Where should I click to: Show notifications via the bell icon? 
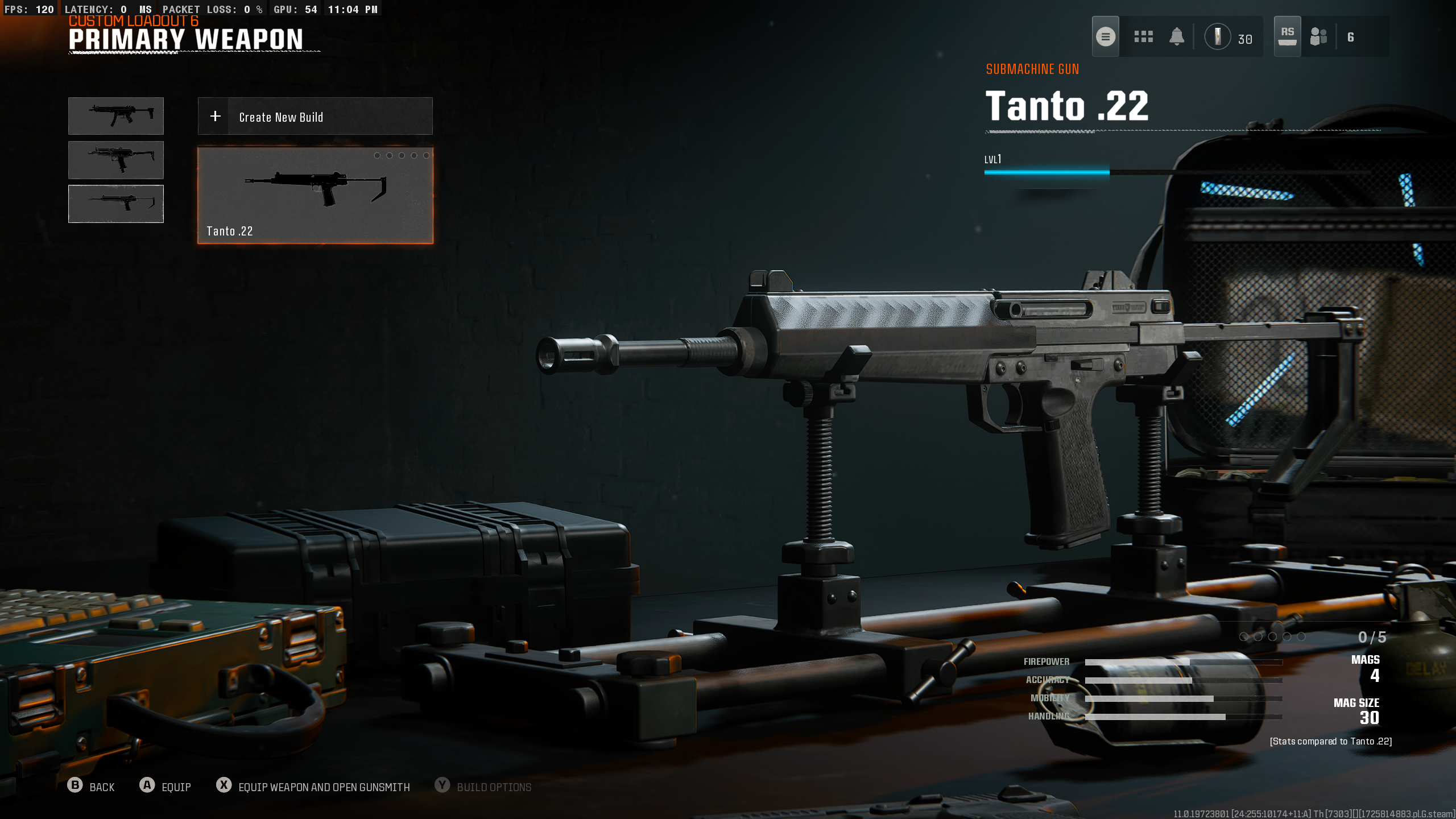[x=1176, y=37]
